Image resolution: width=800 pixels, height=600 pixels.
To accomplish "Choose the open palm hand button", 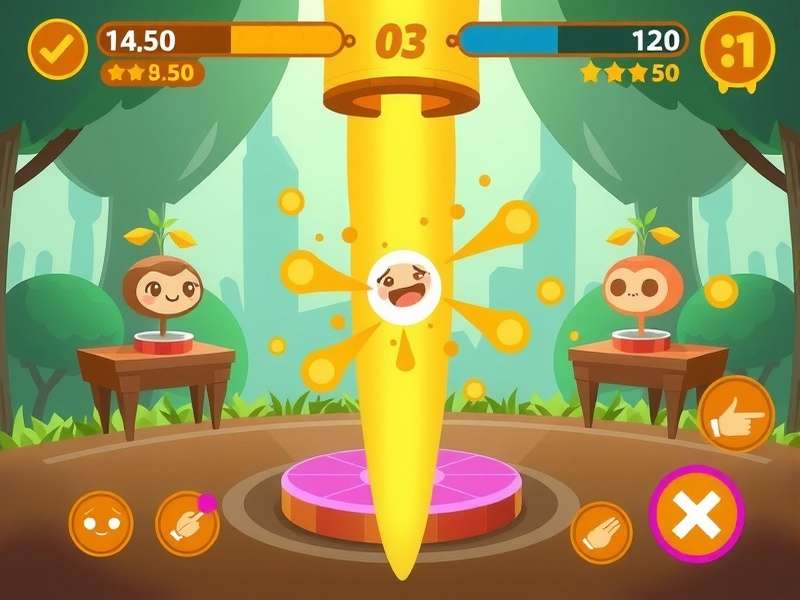I will click(601, 532).
